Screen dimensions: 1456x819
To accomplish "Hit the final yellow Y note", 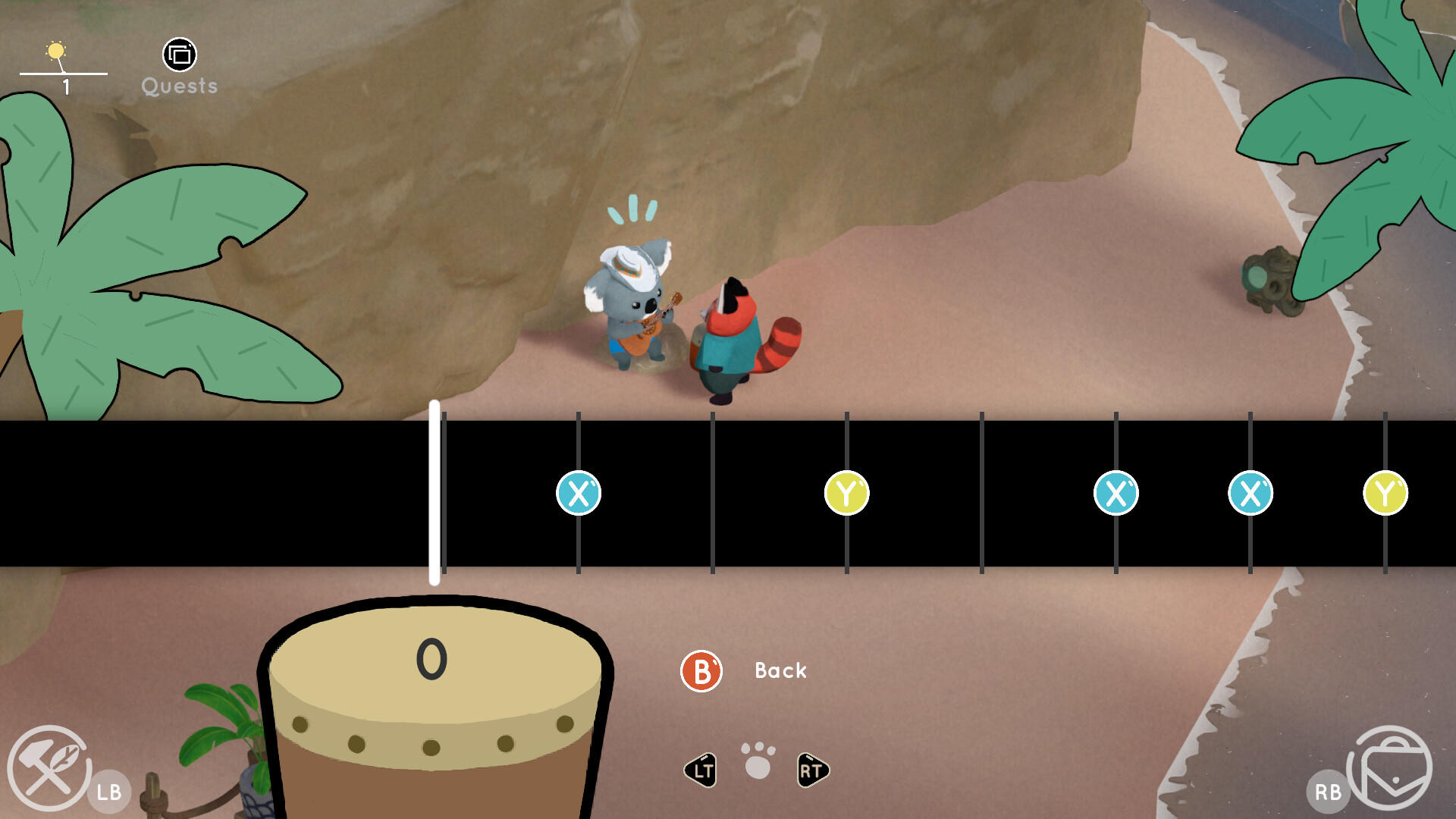I will tap(1384, 493).
